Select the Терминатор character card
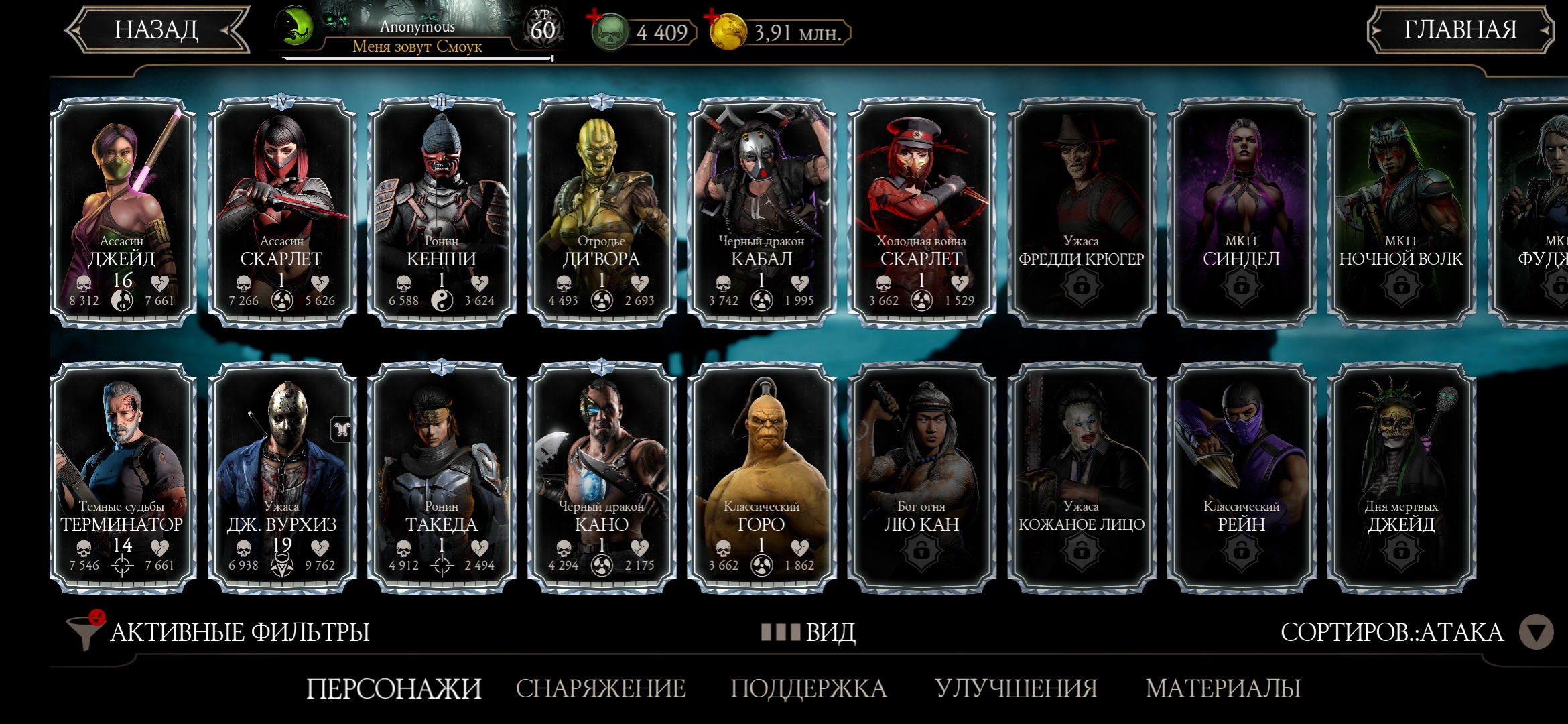Image resolution: width=1568 pixels, height=724 pixels. pyautogui.click(x=123, y=477)
